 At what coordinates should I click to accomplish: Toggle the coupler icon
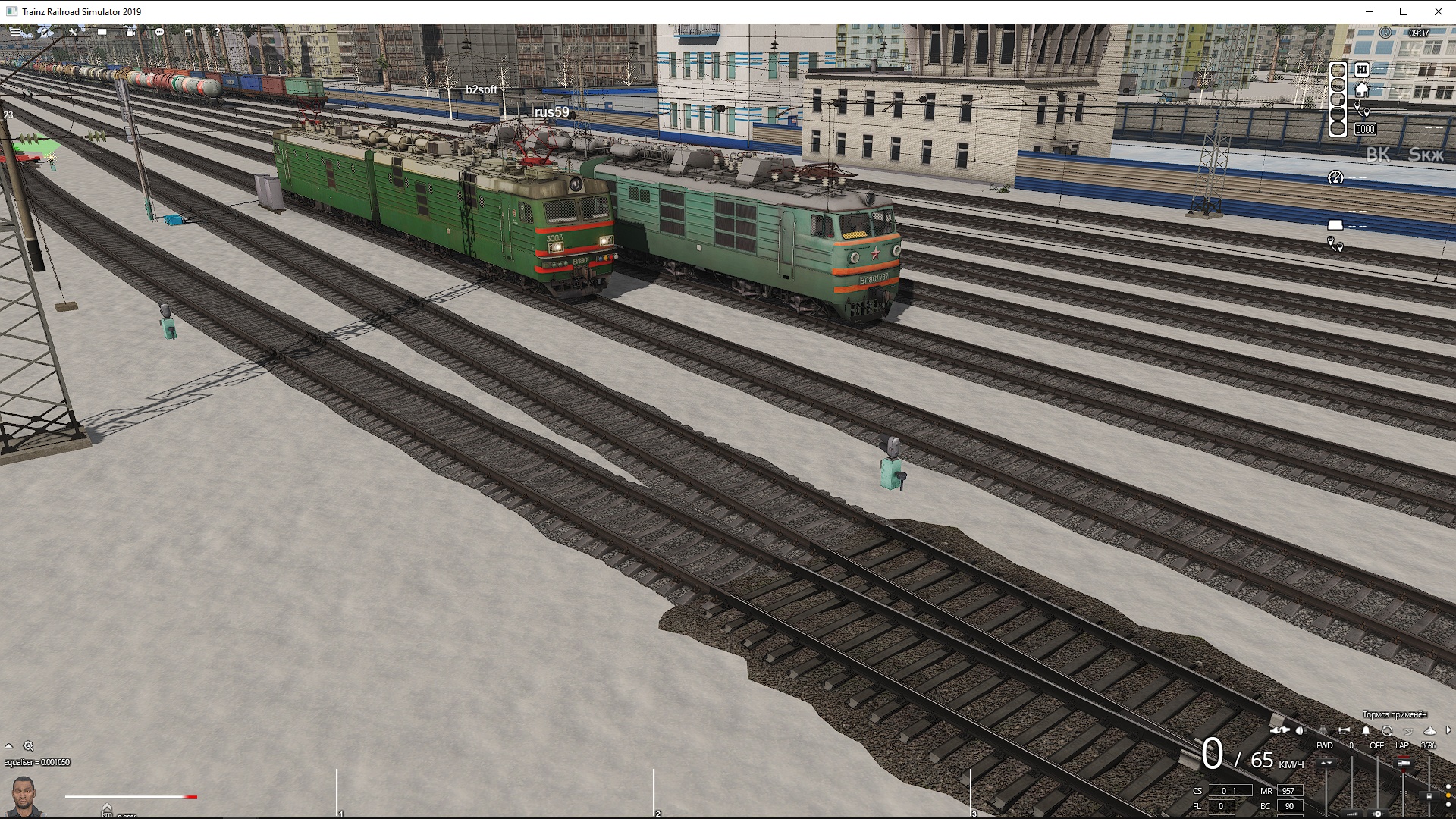(x=1279, y=730)
